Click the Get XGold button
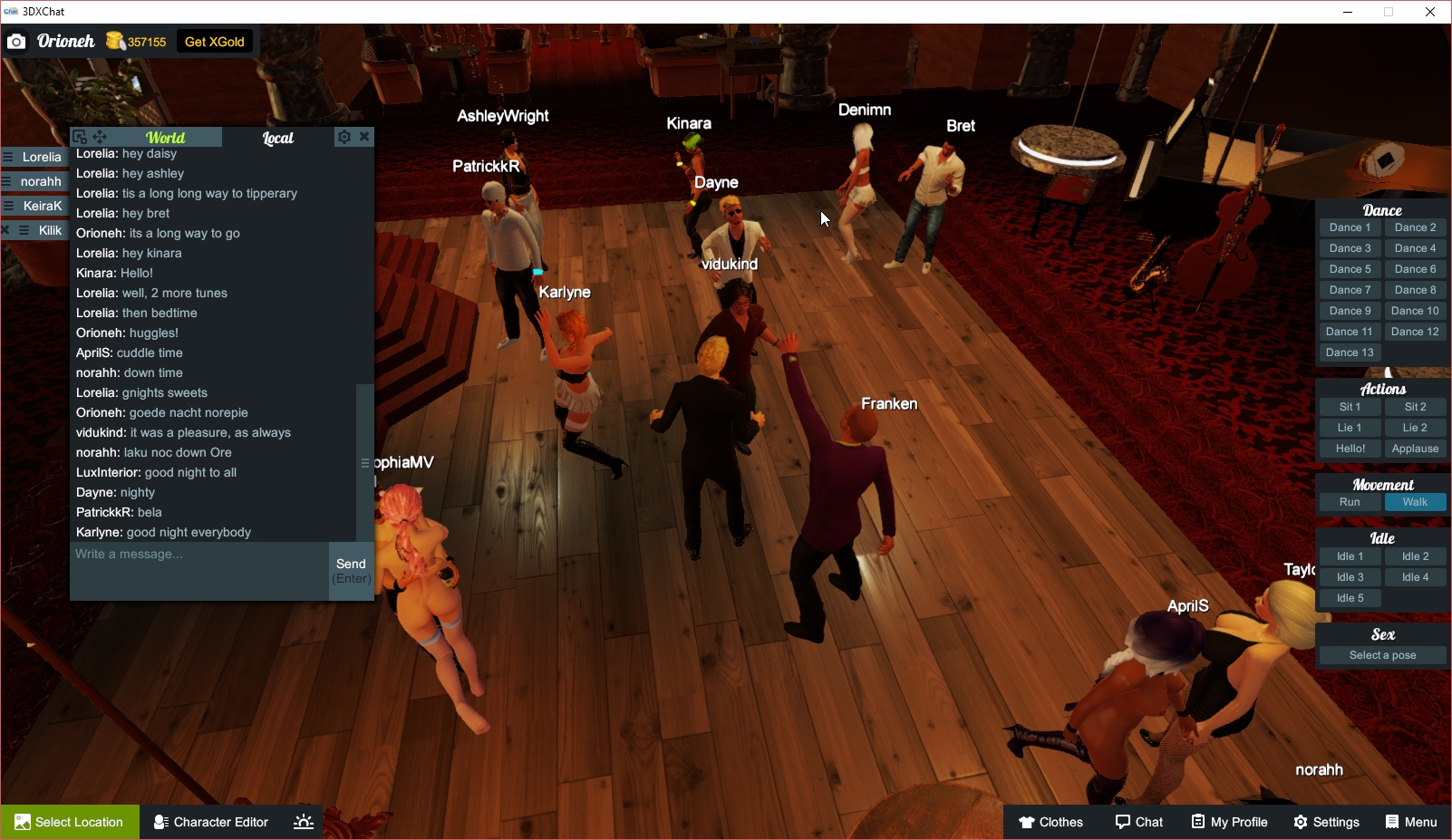1452x840 pixels. point(215,41)
